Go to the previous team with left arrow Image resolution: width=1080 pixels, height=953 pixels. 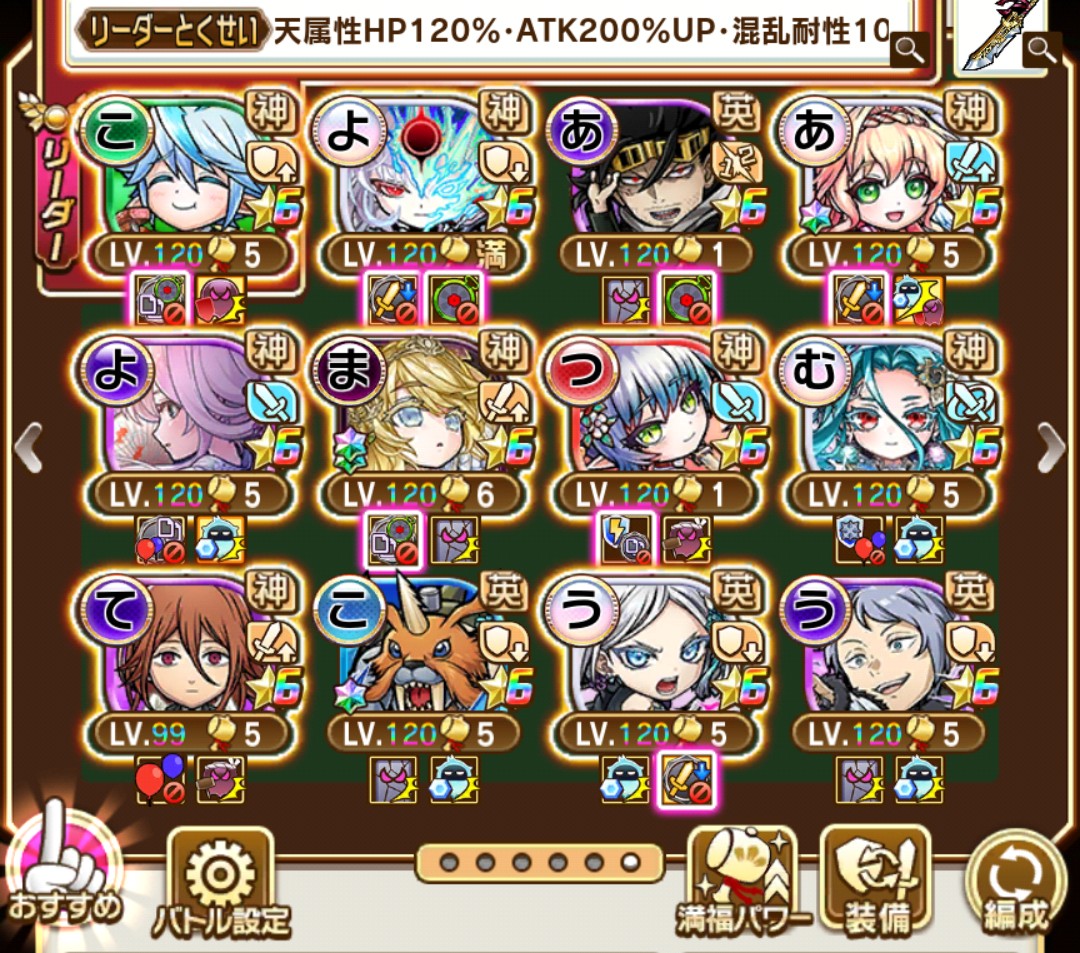coord(28,447)
